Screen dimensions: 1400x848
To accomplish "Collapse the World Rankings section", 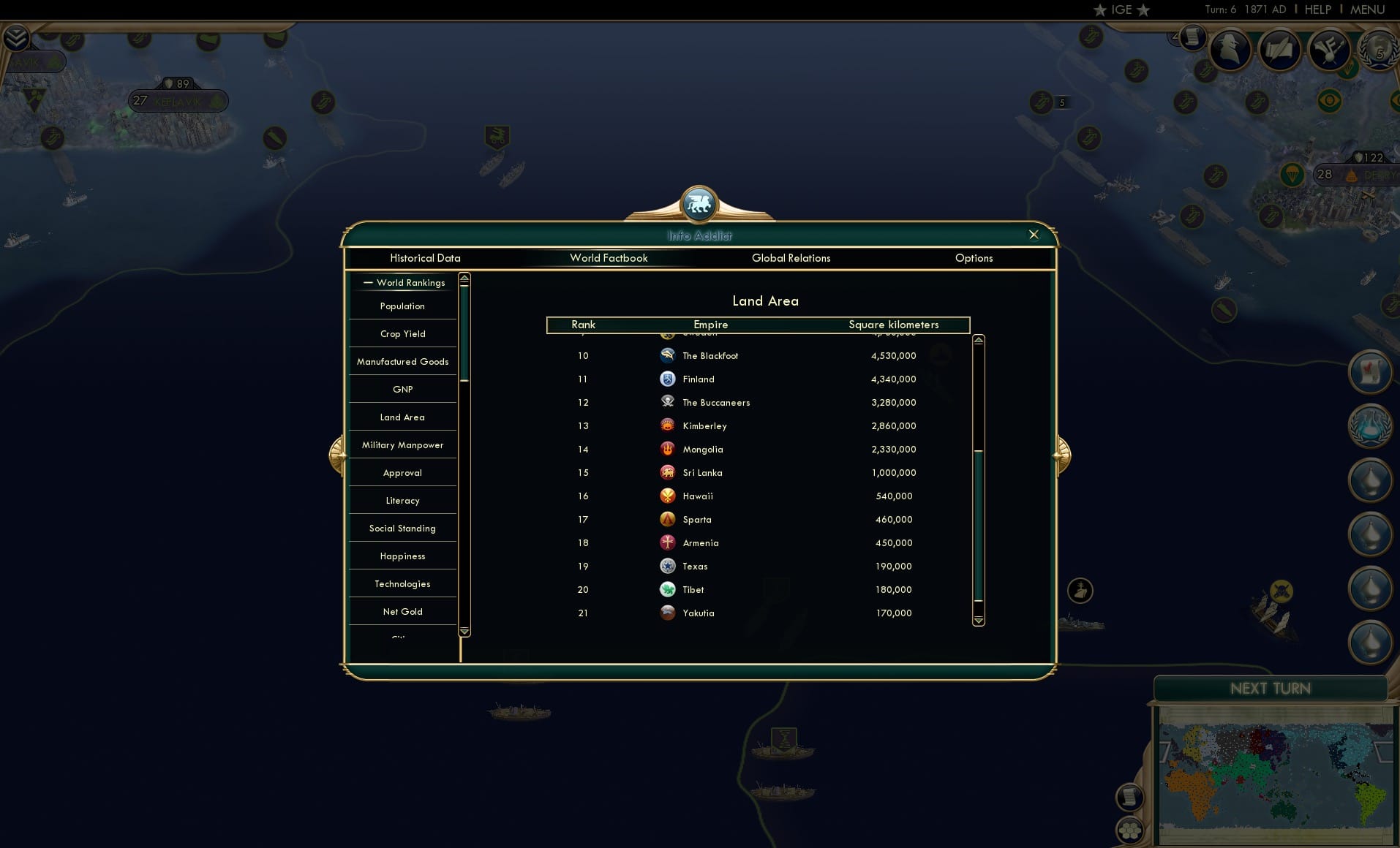I will coord(369,282).
